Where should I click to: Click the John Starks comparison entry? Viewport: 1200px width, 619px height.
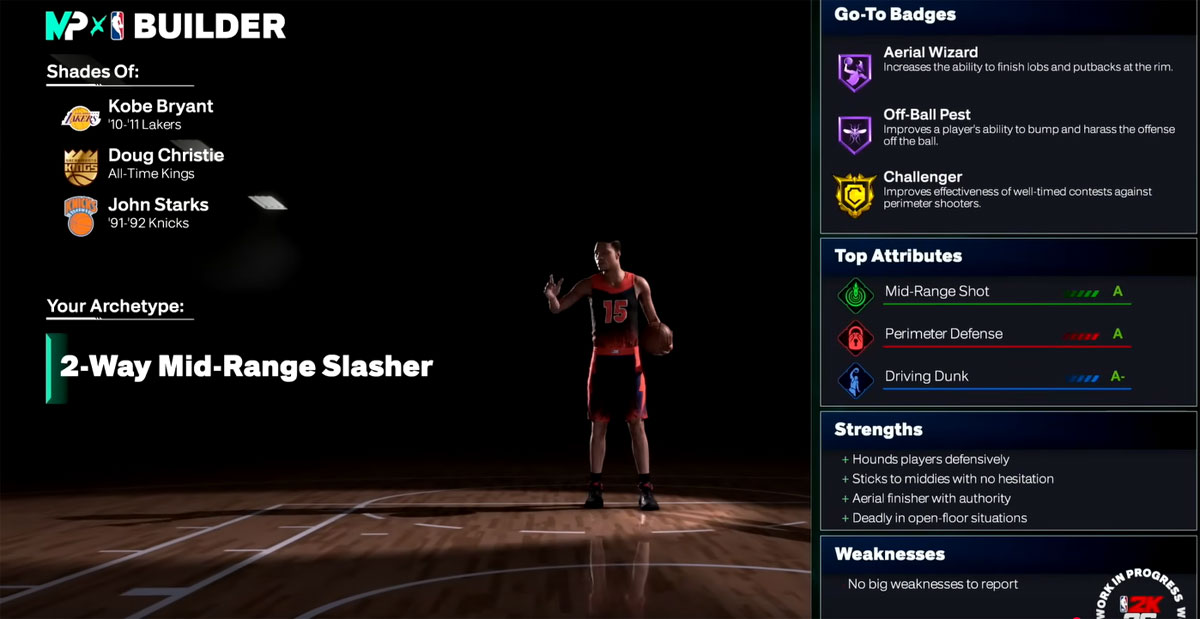click(158, 212)
